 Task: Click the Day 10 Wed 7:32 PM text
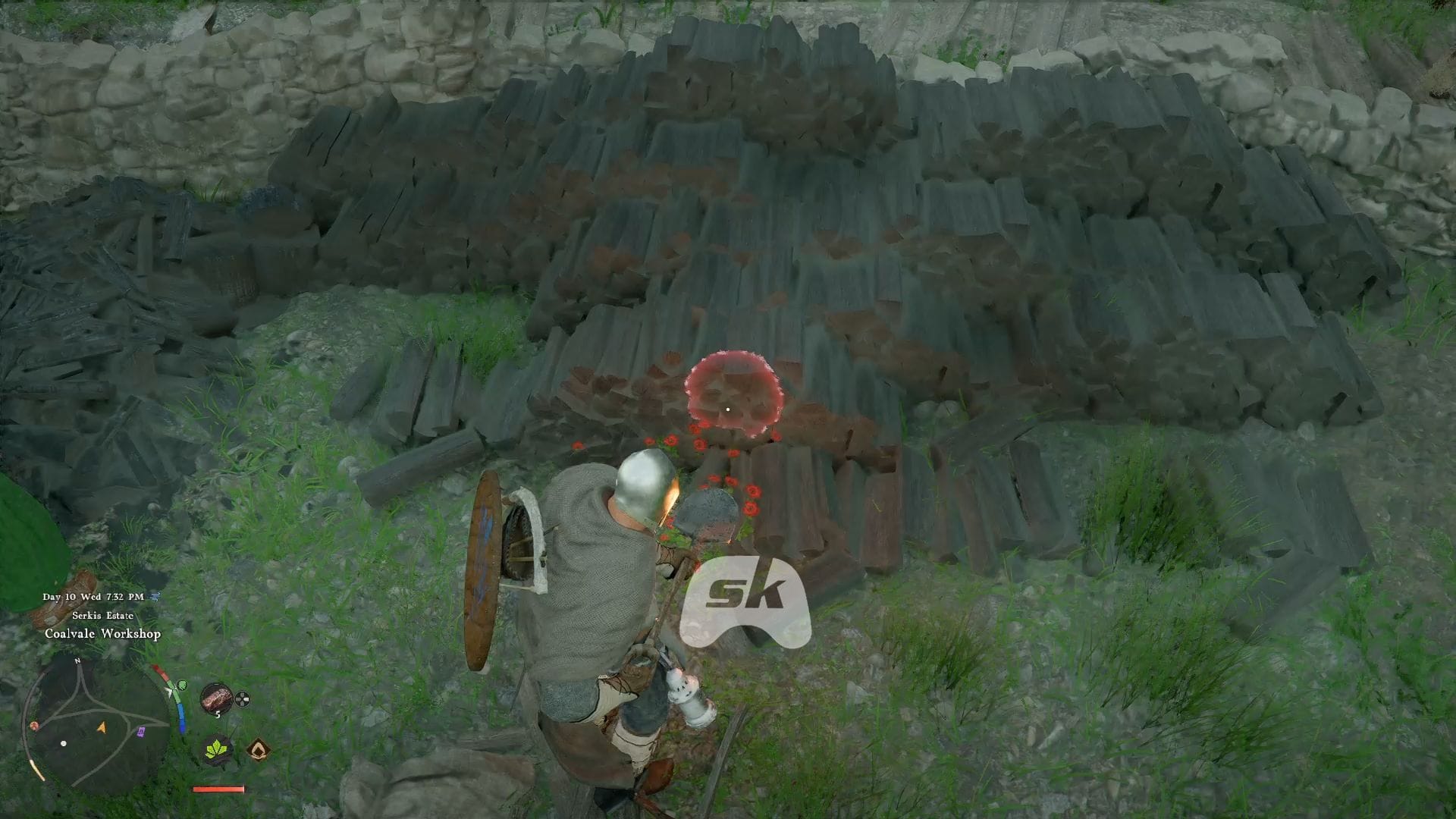click(x=93, y=597)
